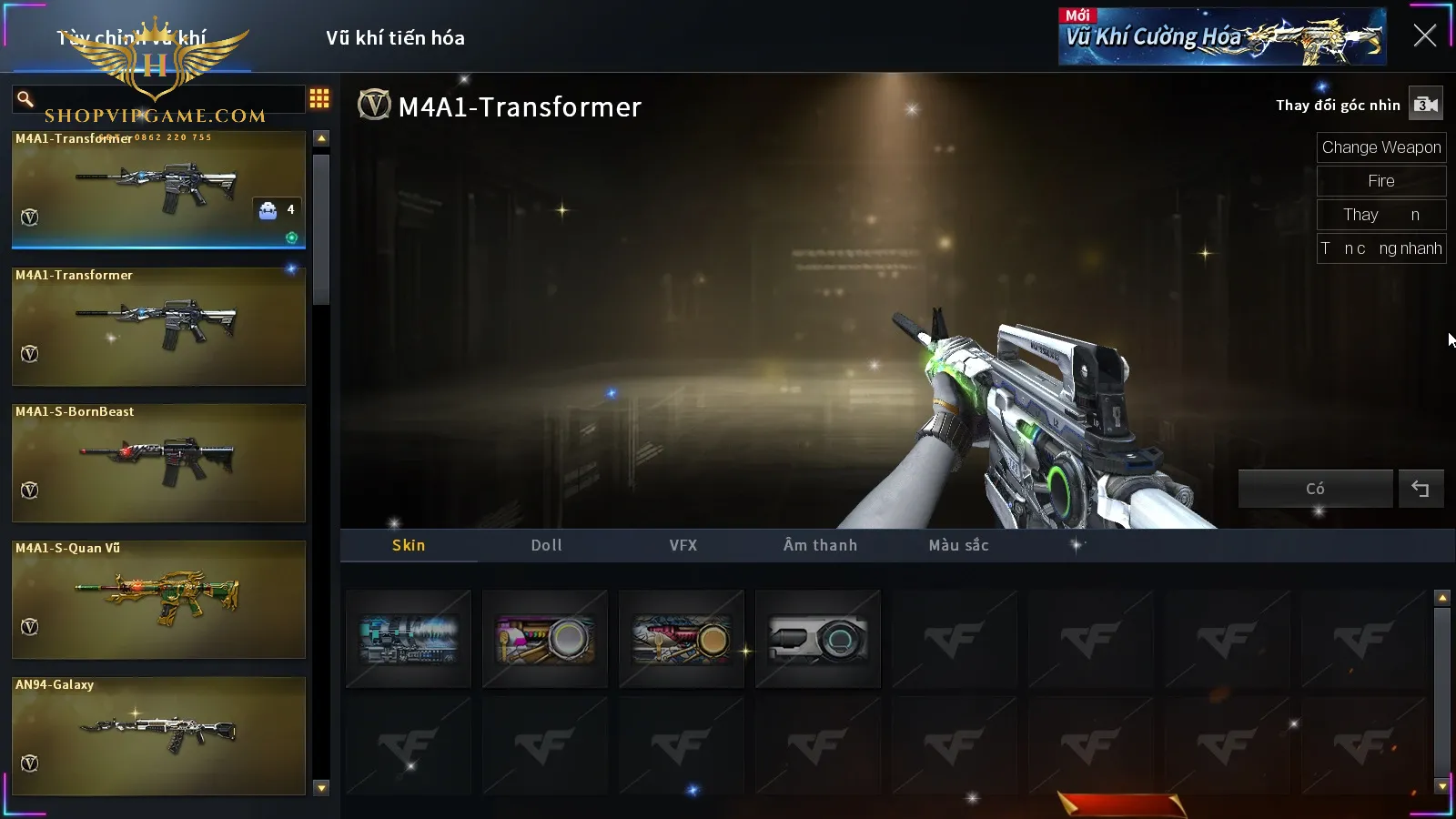This screenshot has width=1456, height=819.
Task: Select the blue-teal skin thumbnail
Action: point(409,639)
